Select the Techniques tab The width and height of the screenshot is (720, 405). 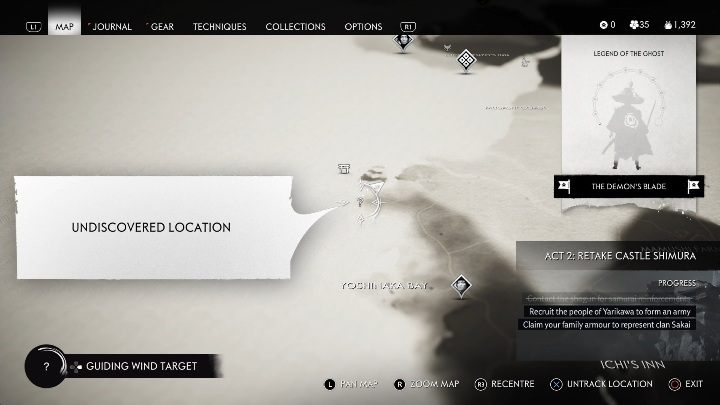(x=219, y=26)
